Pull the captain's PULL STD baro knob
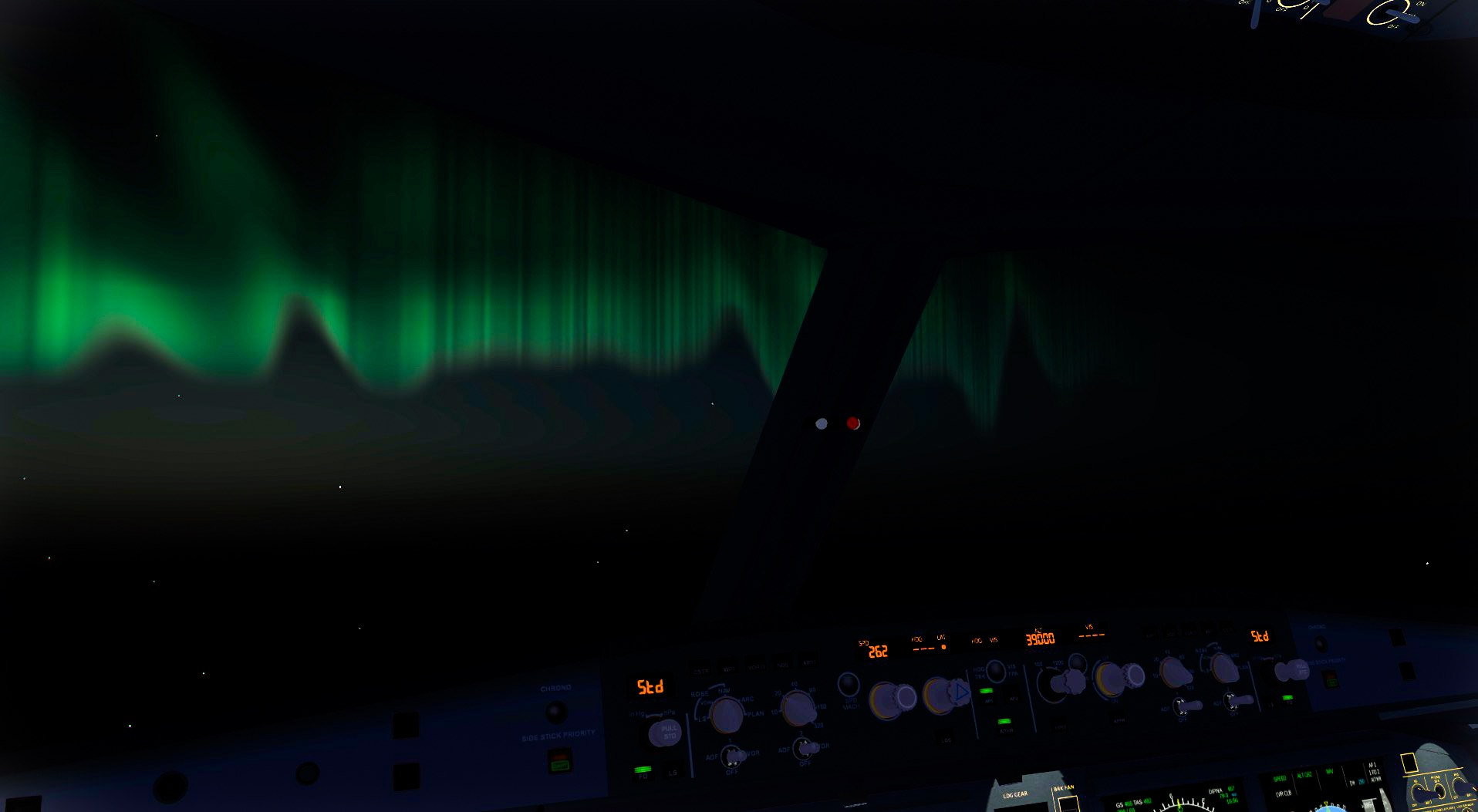Viewport: 1478px width, 812px height. tap(663, 732)
